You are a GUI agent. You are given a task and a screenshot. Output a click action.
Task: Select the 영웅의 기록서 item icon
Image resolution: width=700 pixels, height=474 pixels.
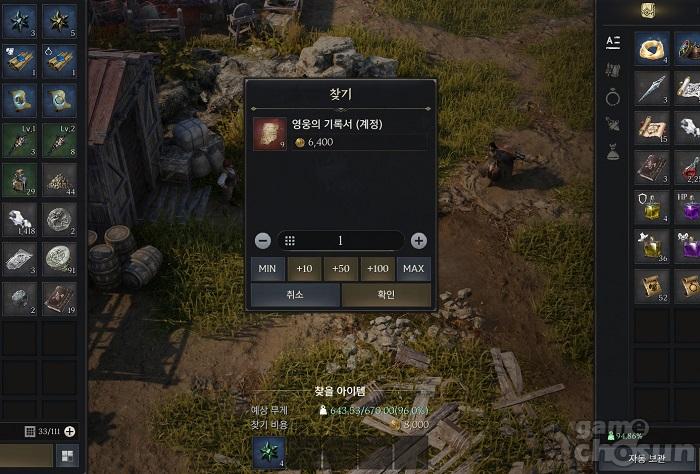point(269,133)
